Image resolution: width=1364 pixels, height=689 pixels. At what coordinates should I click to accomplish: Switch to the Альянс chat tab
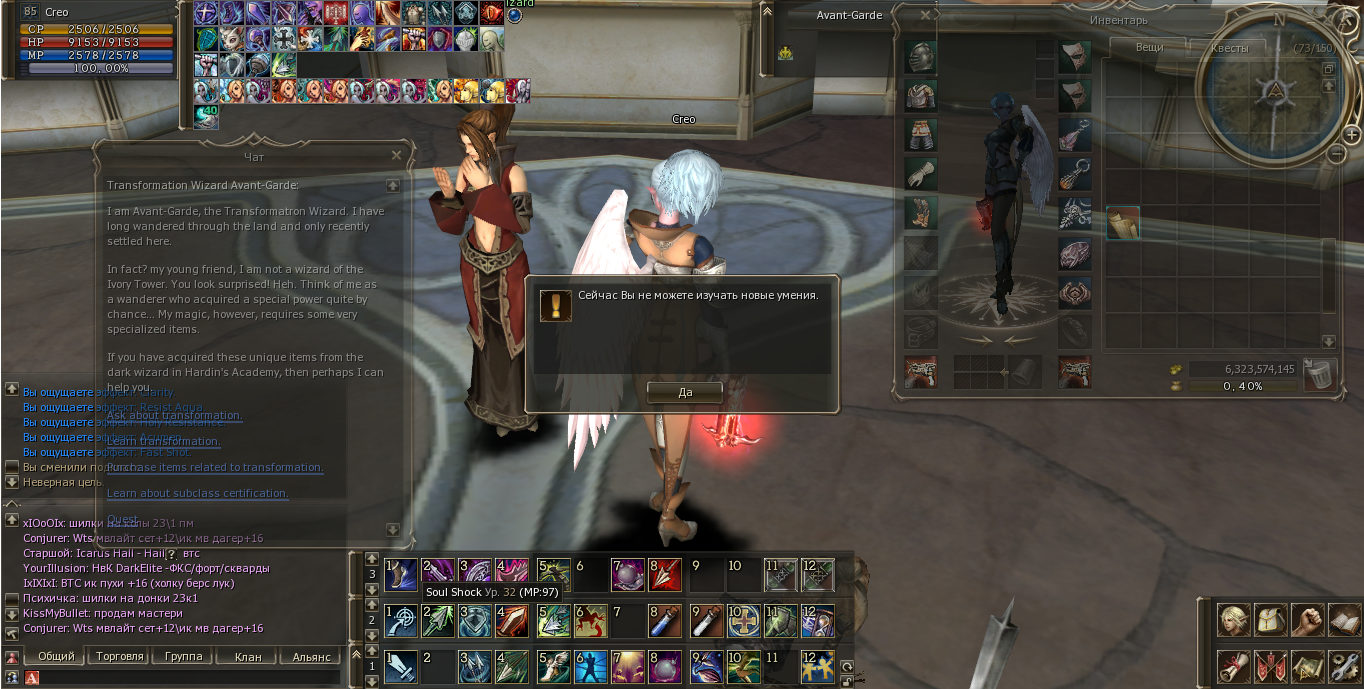tap(311, 657)
